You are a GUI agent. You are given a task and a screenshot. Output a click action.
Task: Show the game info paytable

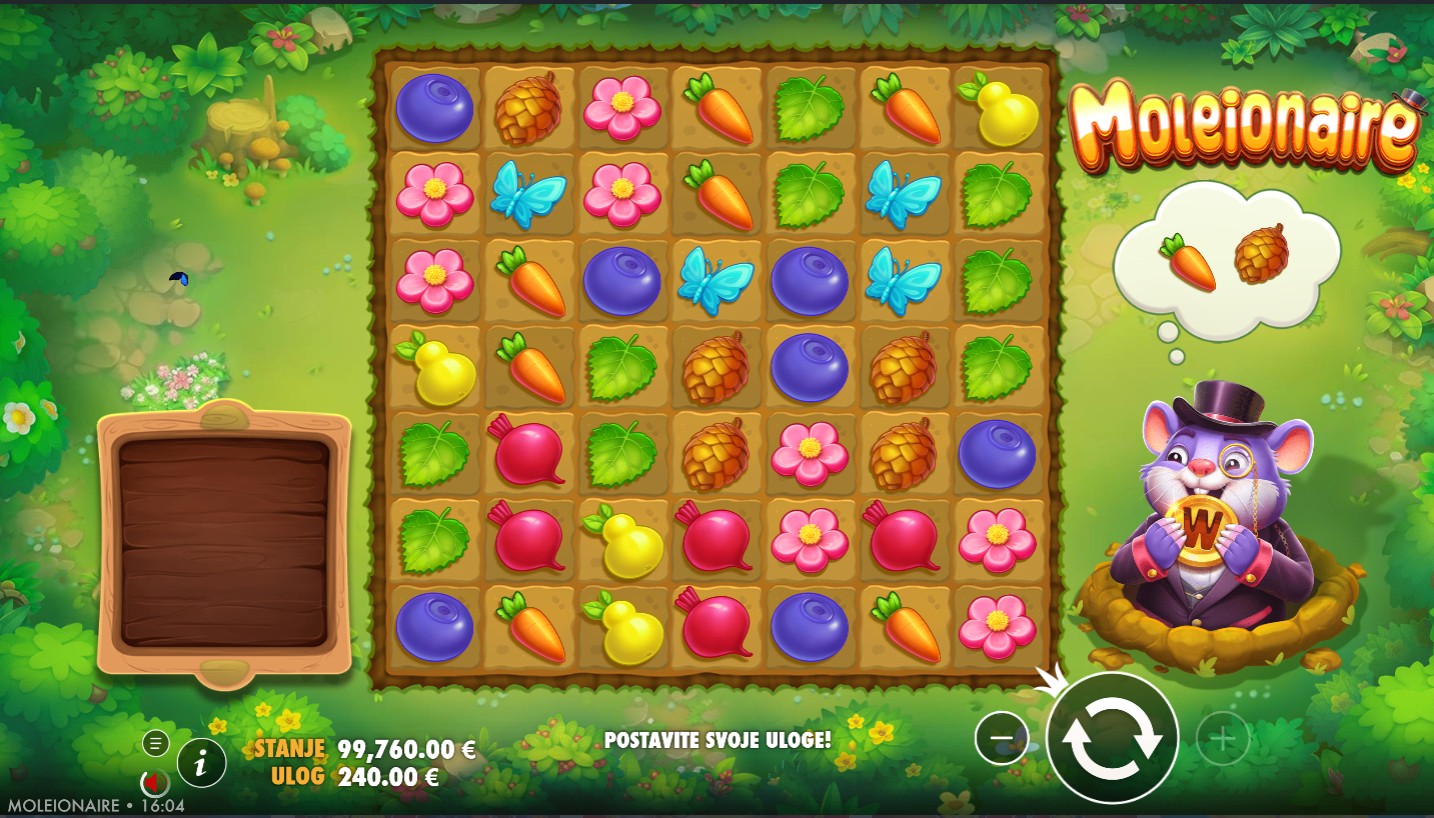click(x=202, y=765)
